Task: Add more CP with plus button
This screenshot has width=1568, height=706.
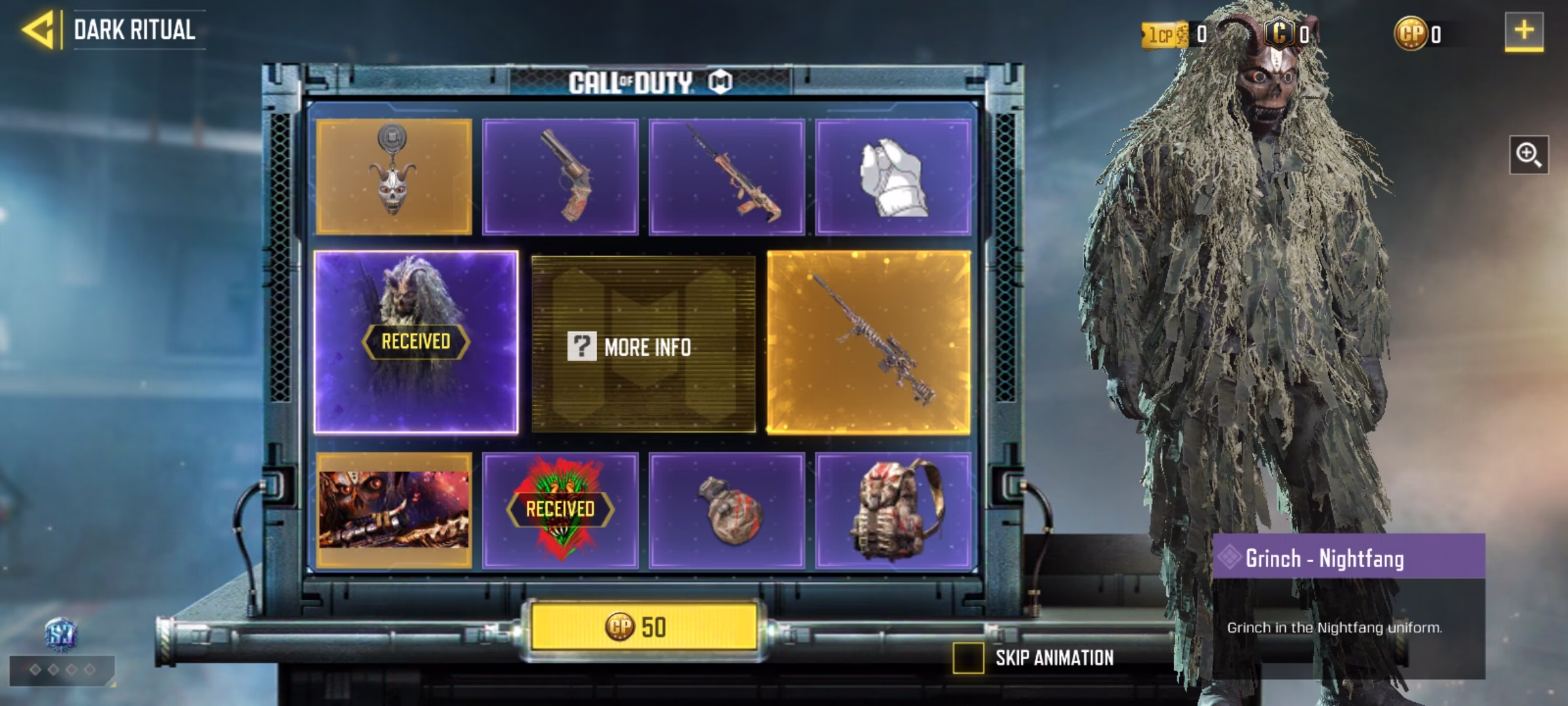Action: 1524,31
